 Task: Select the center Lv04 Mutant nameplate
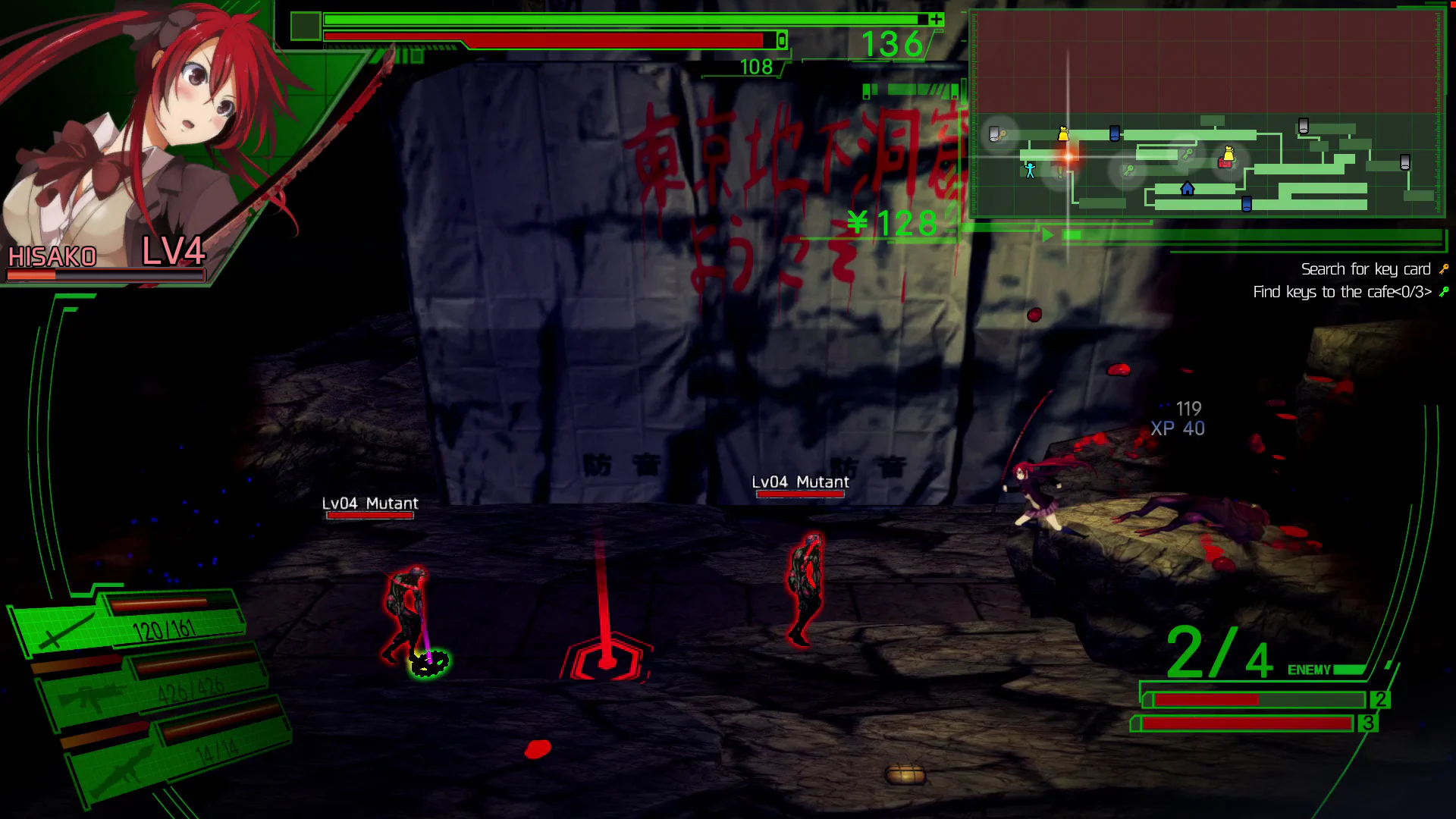(x=799, y=482)
